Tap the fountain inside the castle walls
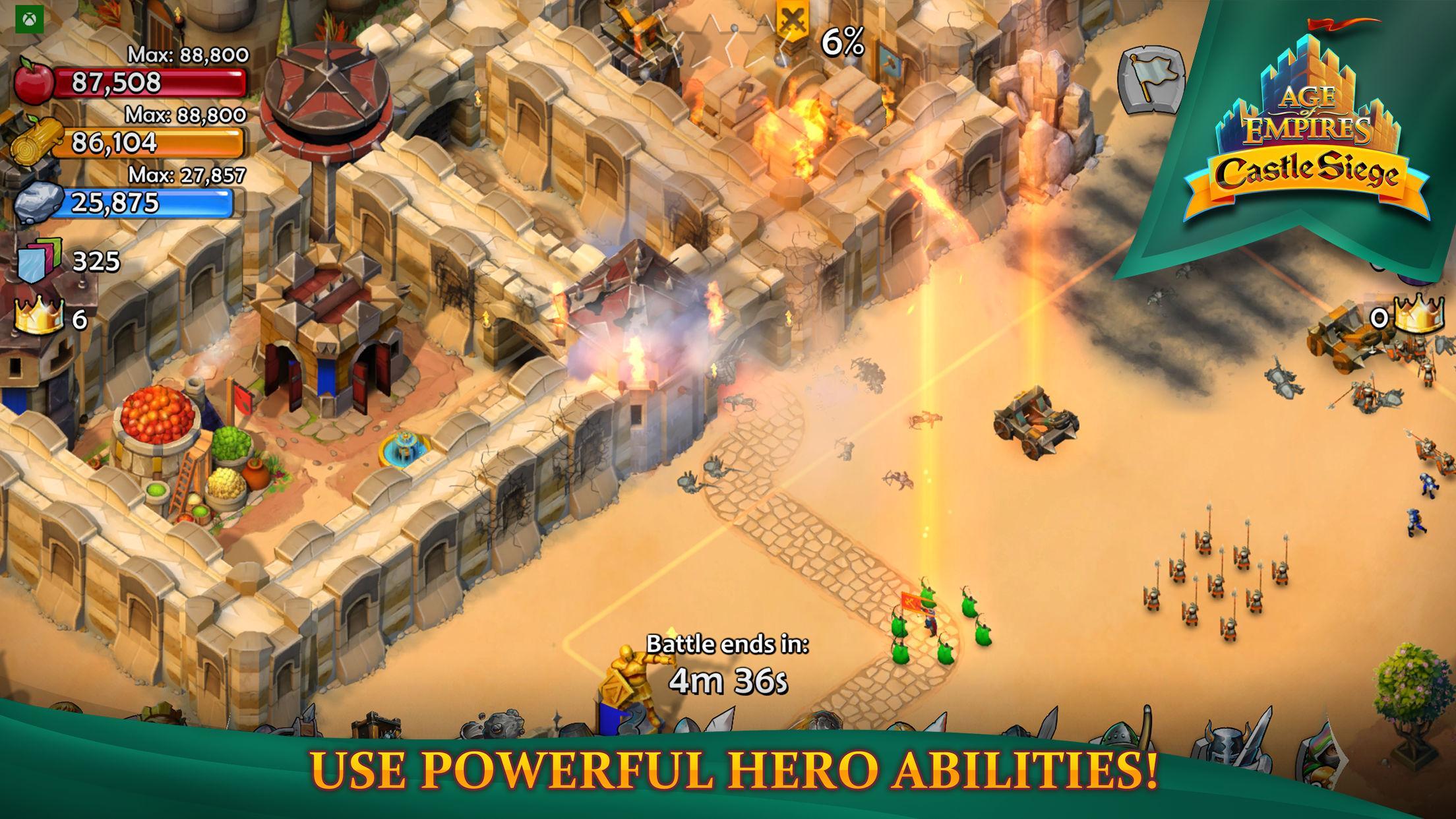1456x819 pixels. click(x=406, y=448)
